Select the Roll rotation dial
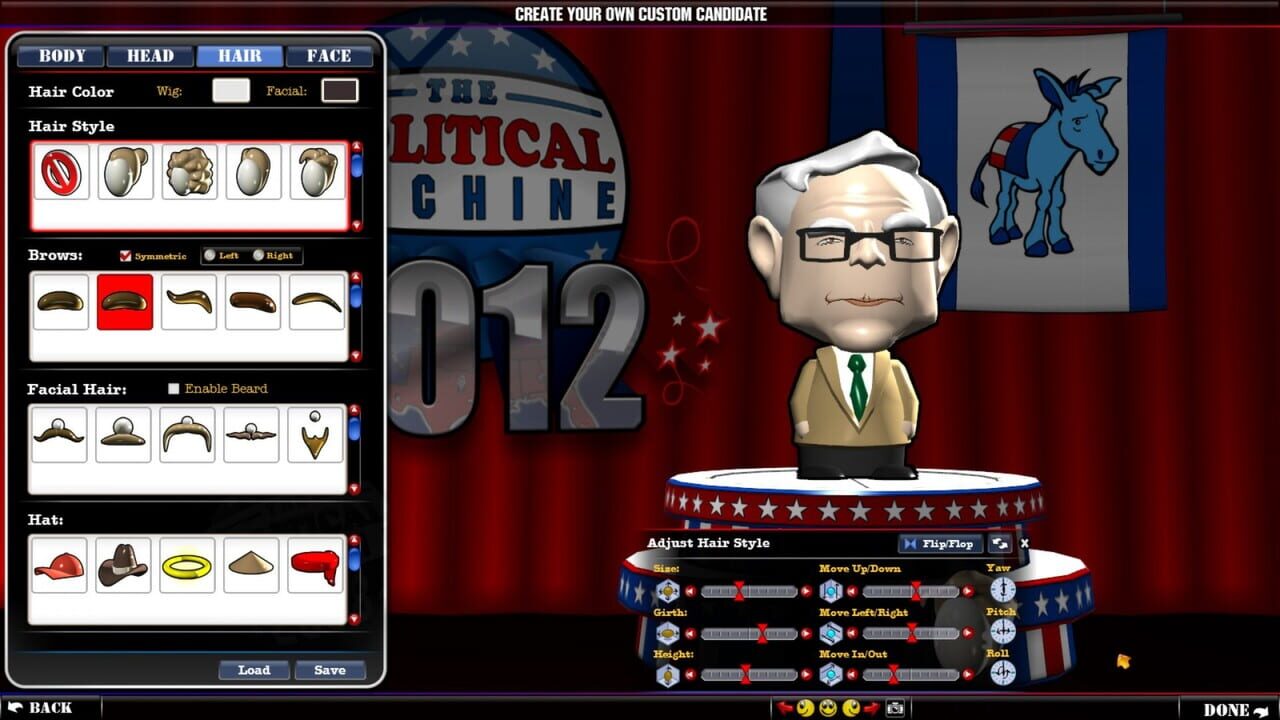1280x720 pixels. [1002, 674]
